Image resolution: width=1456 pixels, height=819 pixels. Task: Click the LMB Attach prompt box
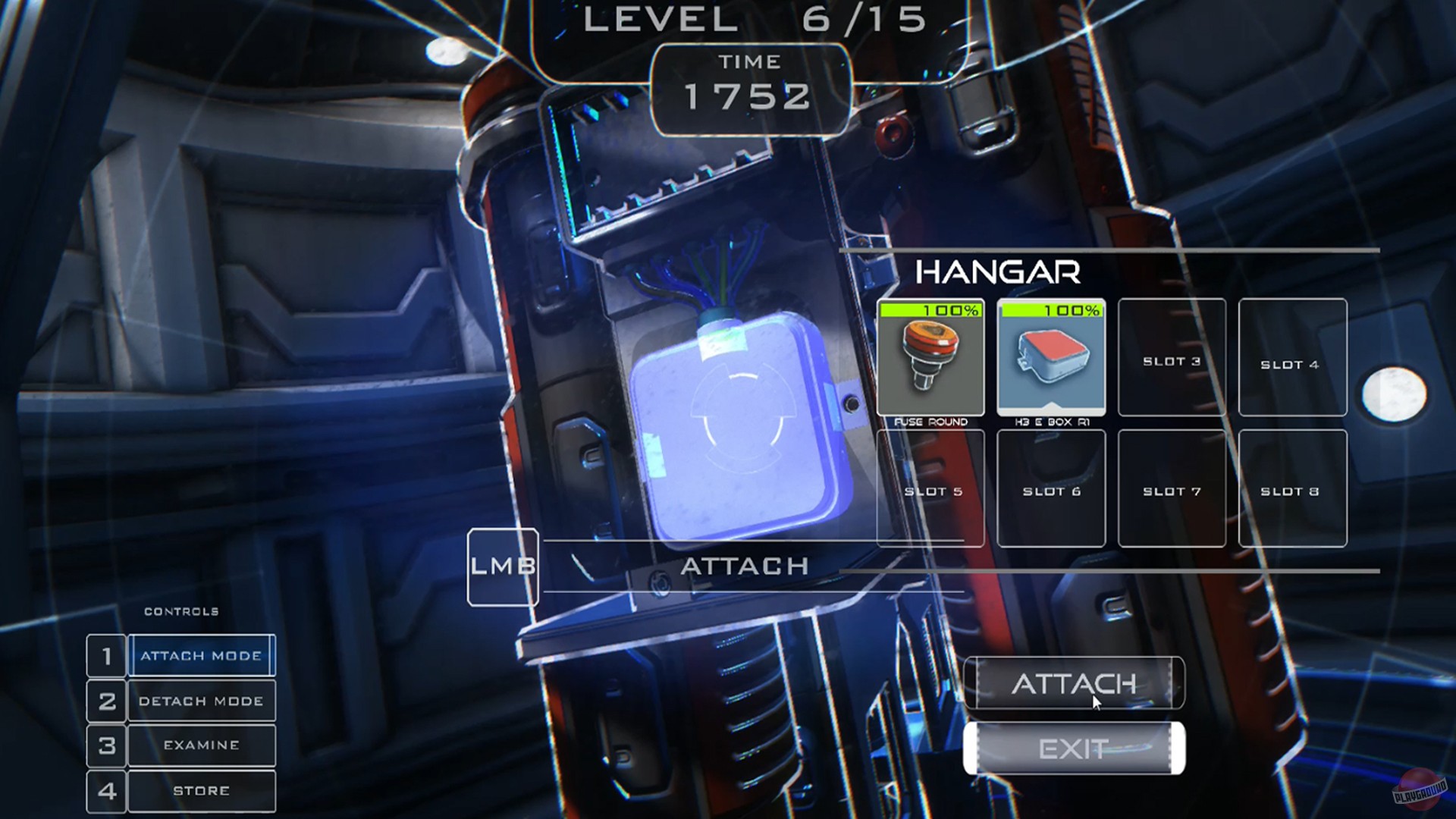tap(503, 566)
